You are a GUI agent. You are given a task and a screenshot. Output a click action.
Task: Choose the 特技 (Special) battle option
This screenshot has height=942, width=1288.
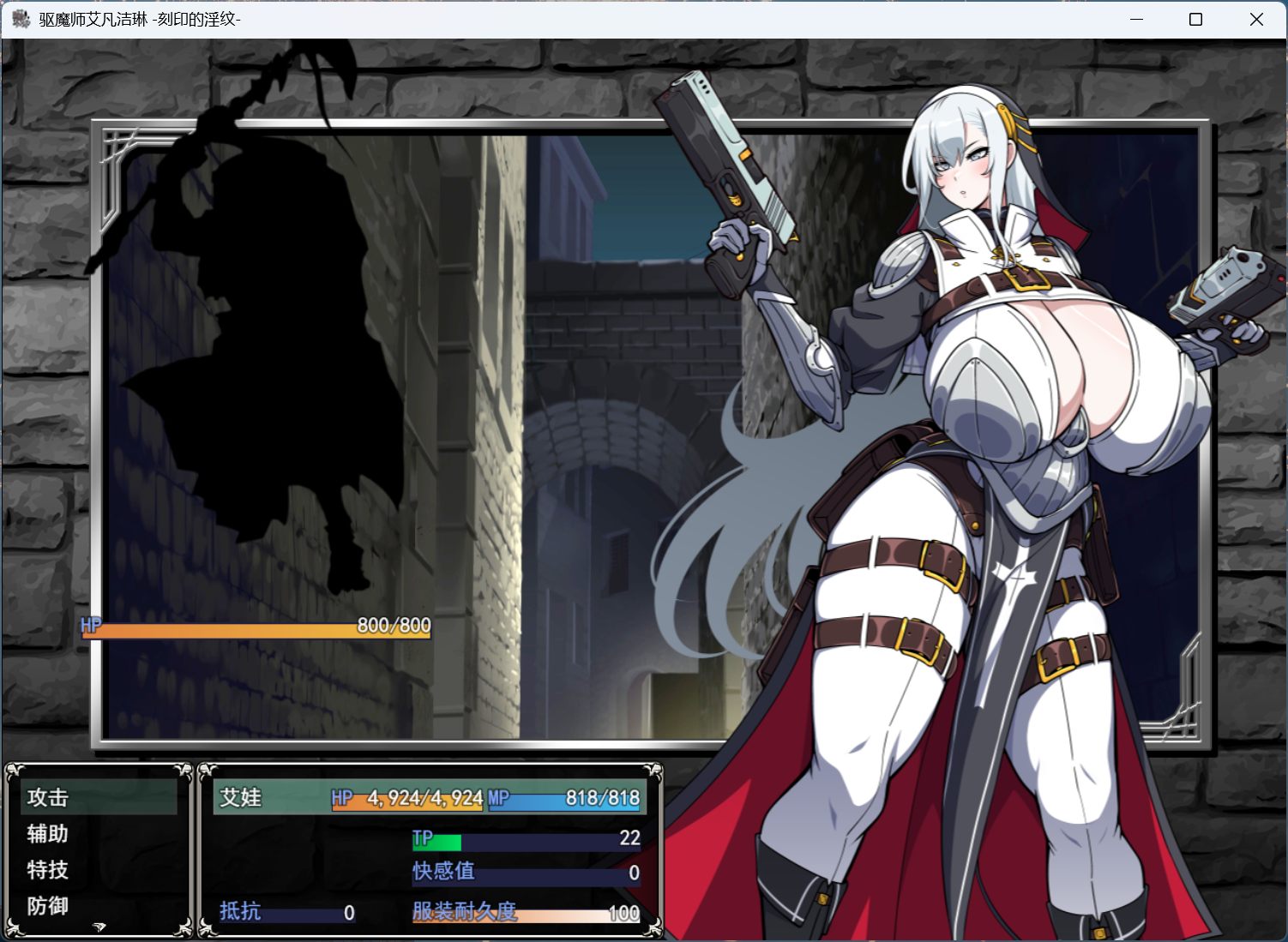[x=48, y=870]
